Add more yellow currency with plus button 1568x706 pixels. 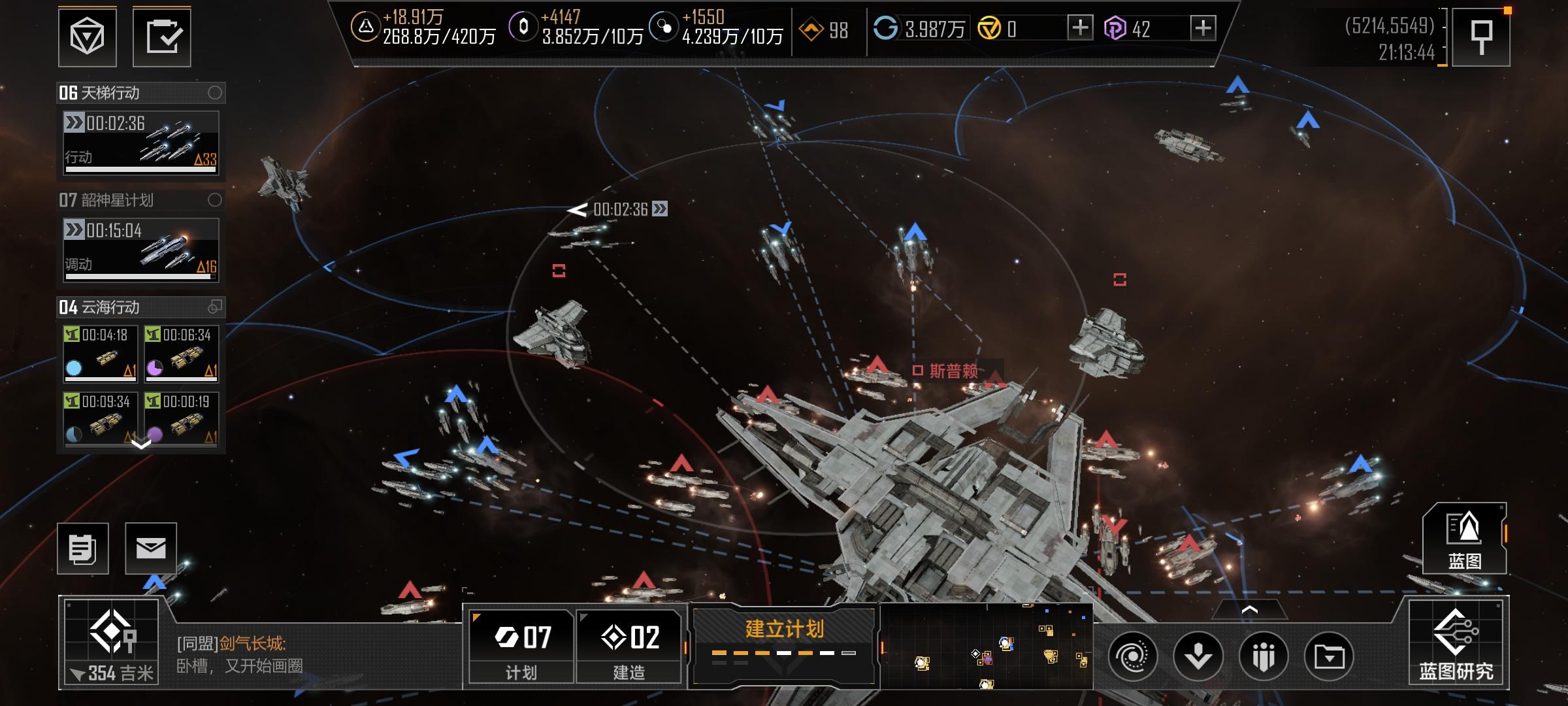[1080, 28]
